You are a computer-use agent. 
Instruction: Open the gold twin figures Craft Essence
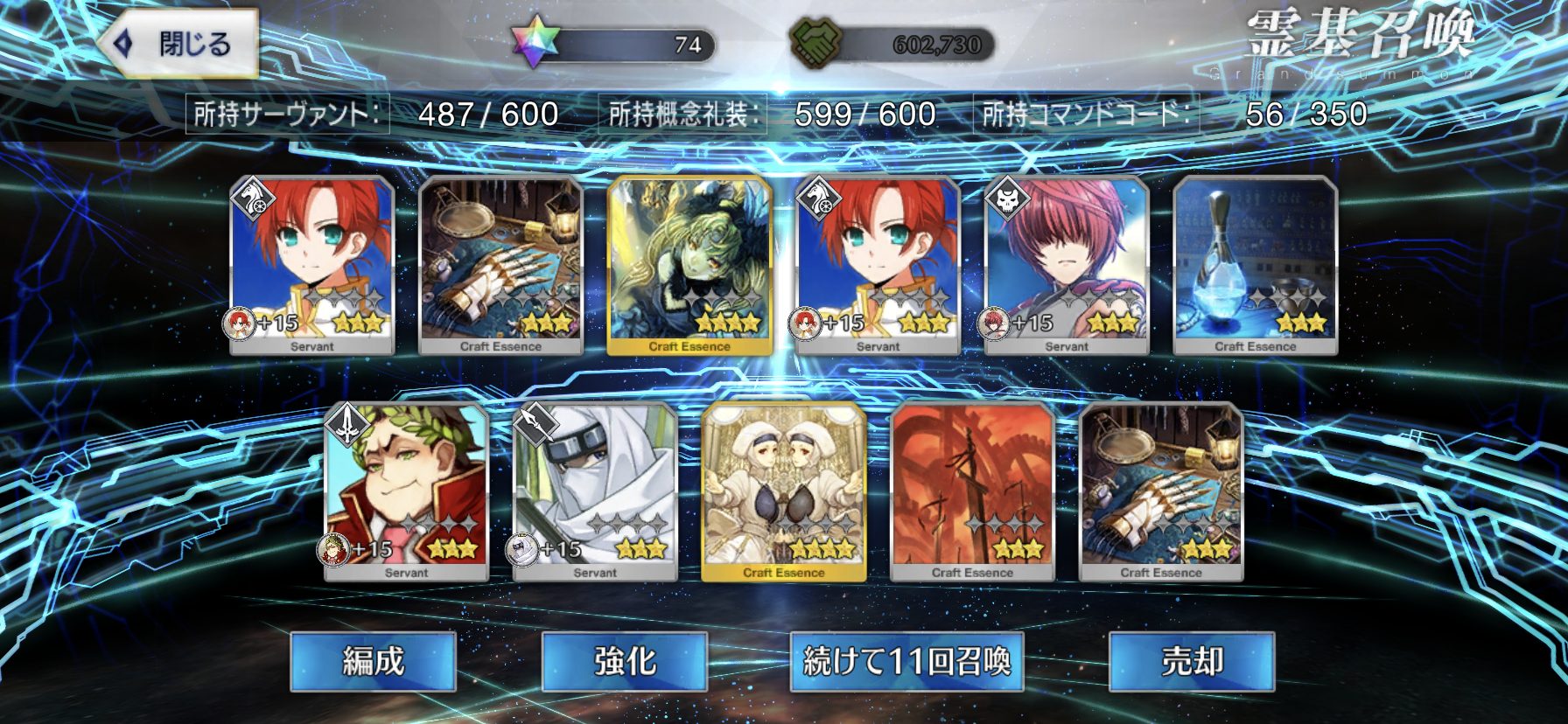tap(784, 491)
